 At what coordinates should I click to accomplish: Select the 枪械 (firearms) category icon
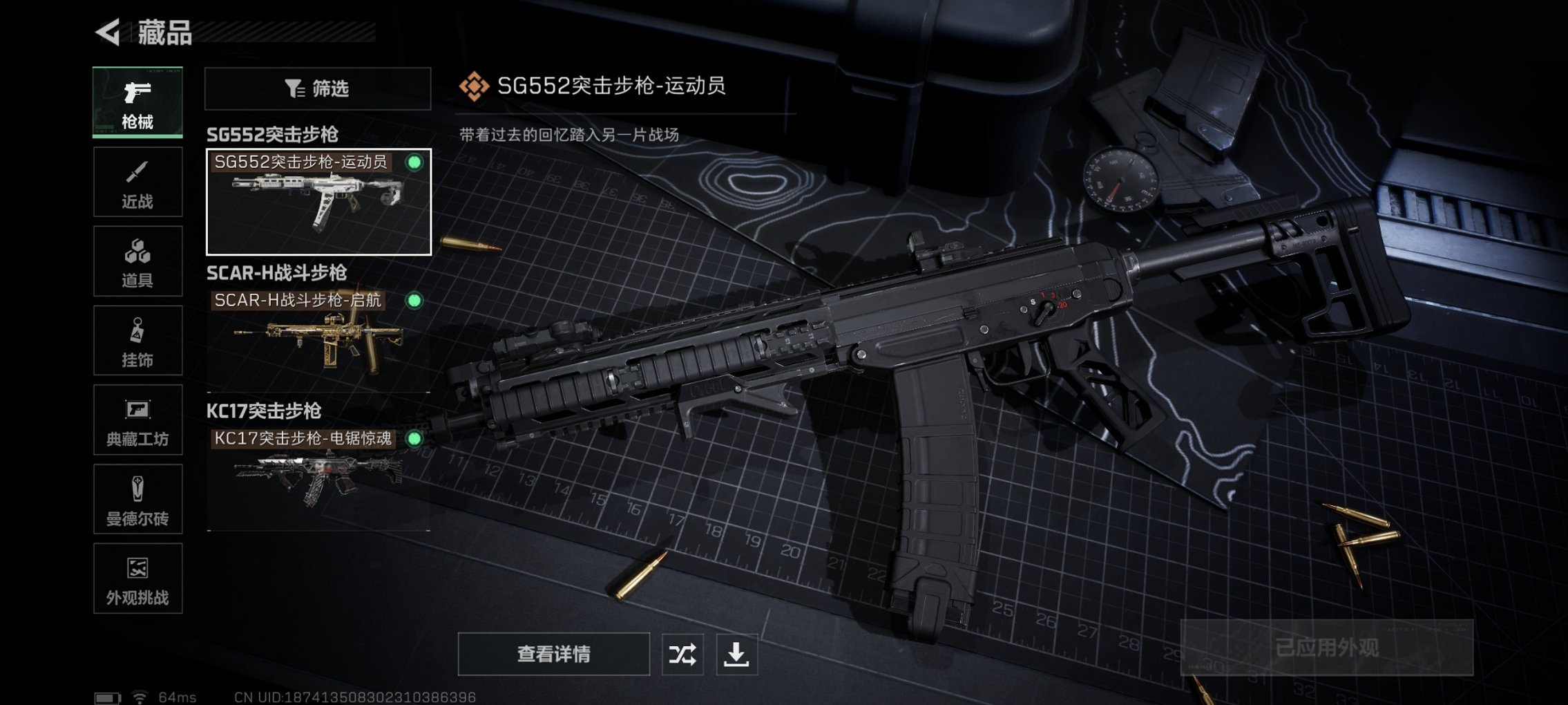point(137,102)
